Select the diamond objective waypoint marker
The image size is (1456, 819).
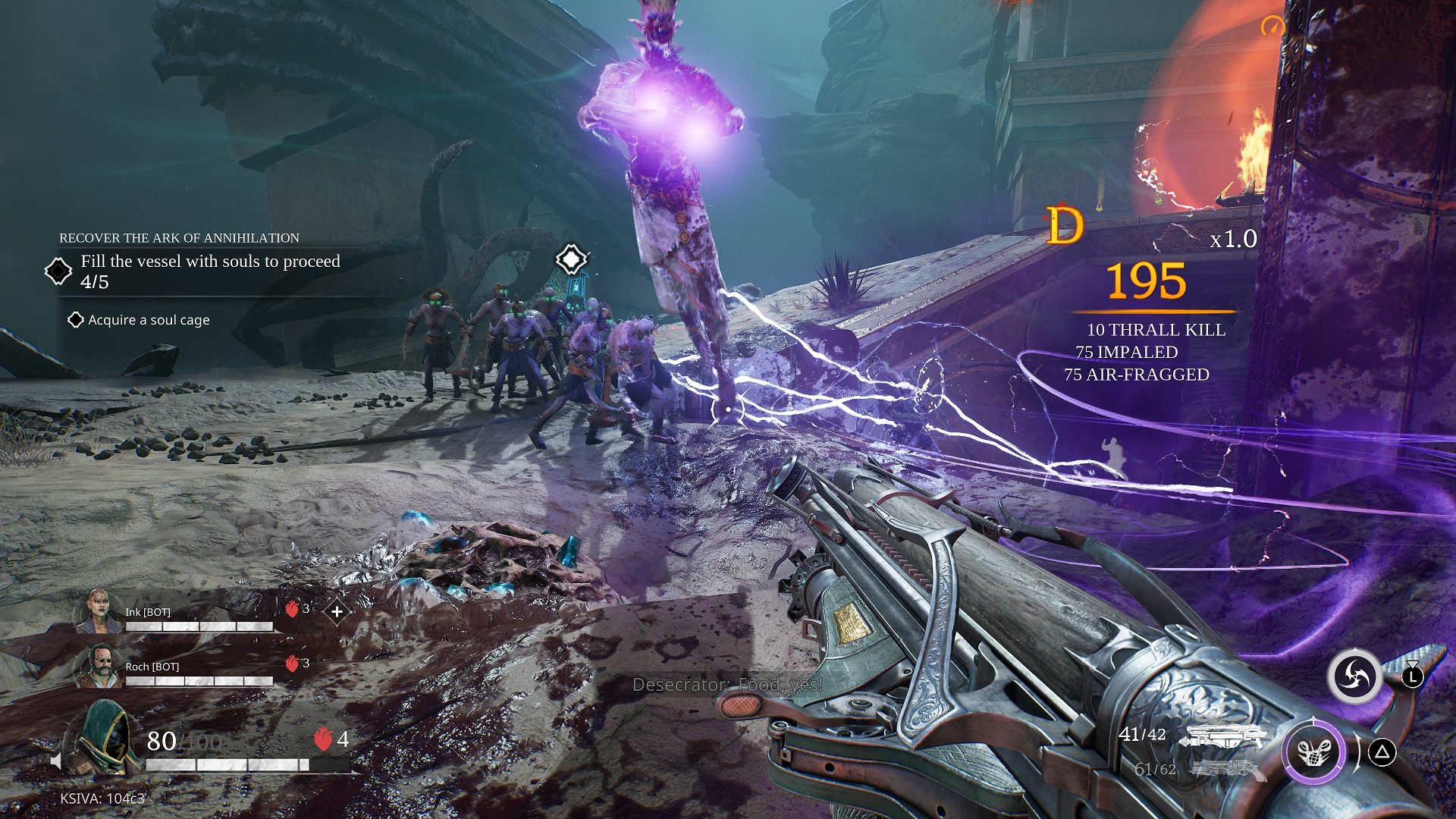[x=571, y=259]
